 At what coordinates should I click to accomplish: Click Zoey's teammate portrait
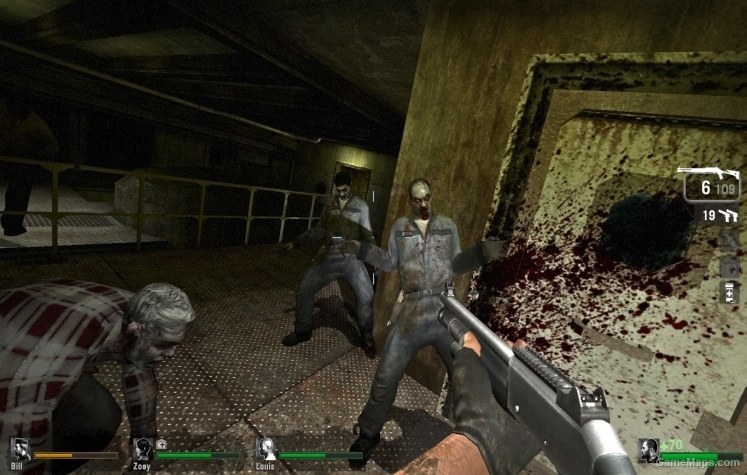pyautogui.click(x=143, y=449)
